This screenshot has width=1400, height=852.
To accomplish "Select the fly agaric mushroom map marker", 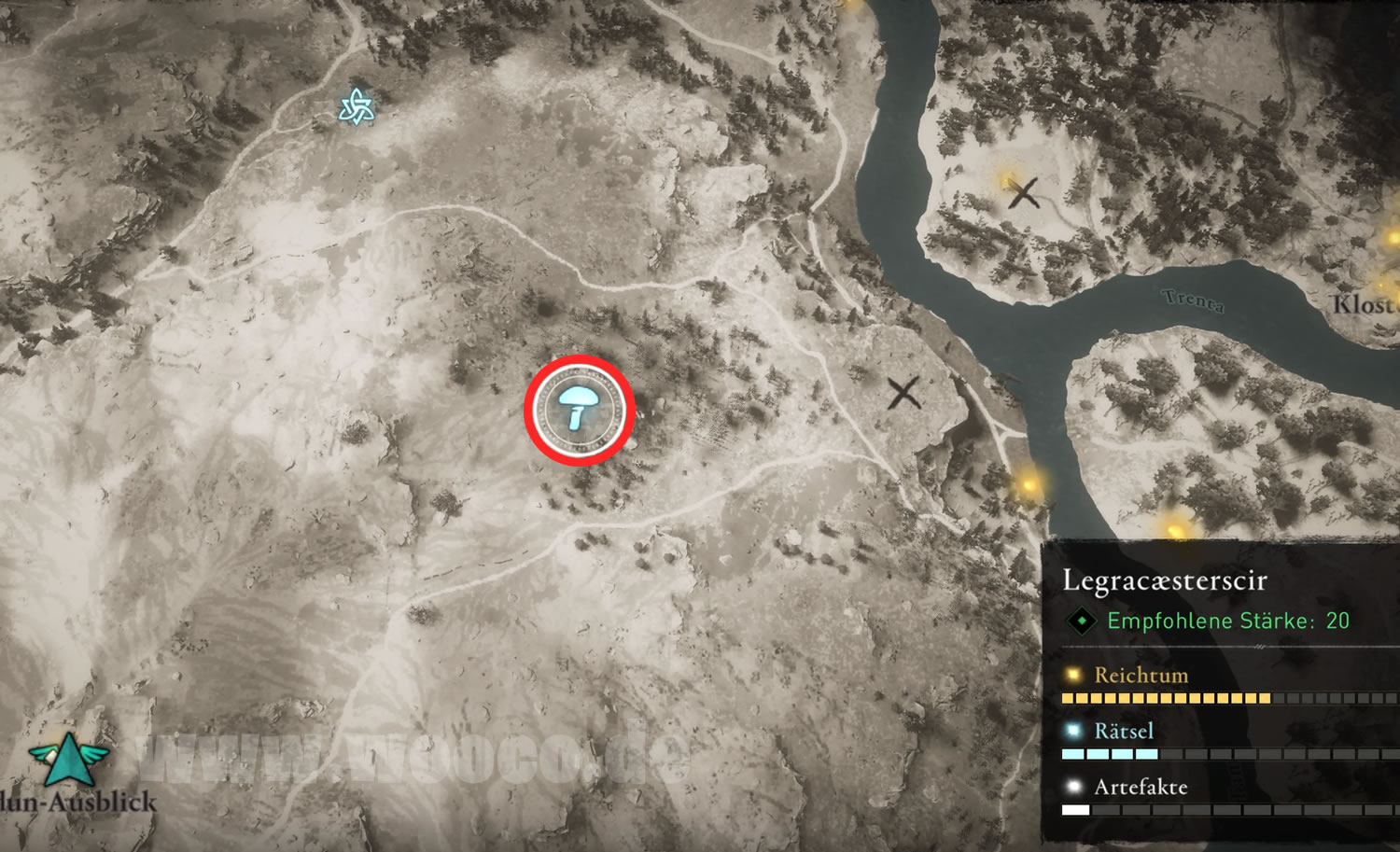I will coord(579,409).
